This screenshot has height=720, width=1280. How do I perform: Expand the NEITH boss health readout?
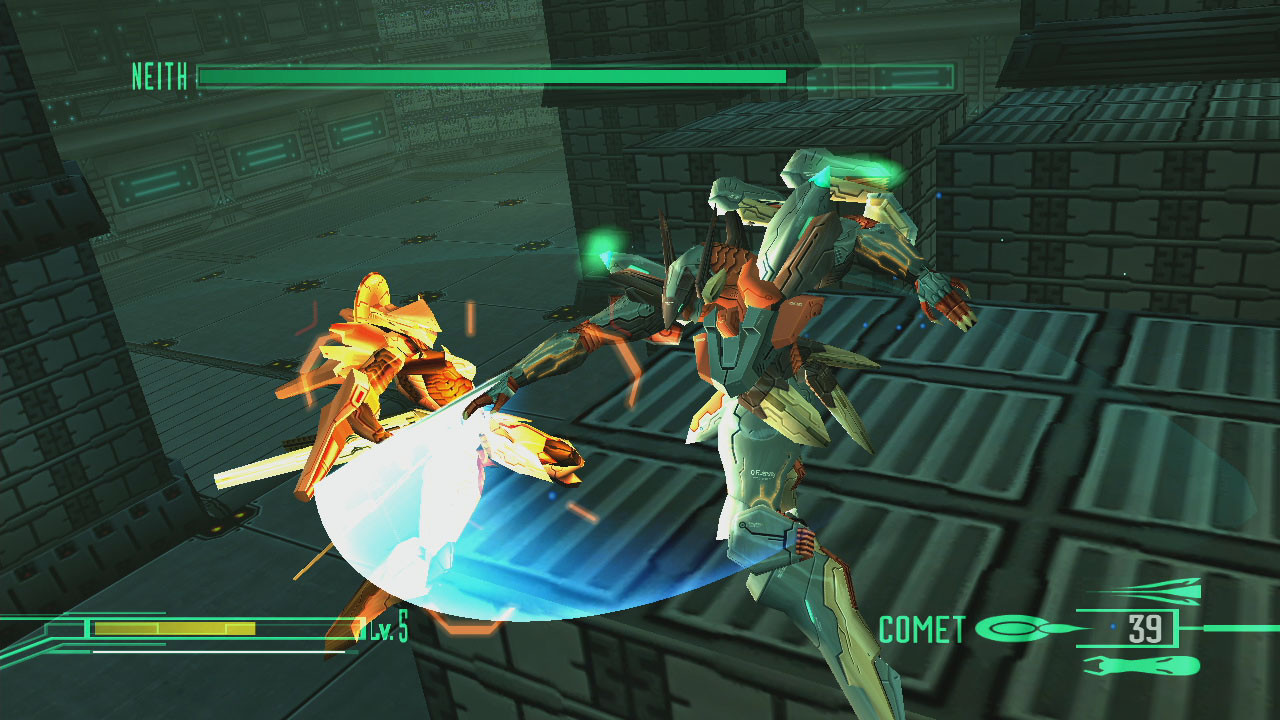point(490,75)
